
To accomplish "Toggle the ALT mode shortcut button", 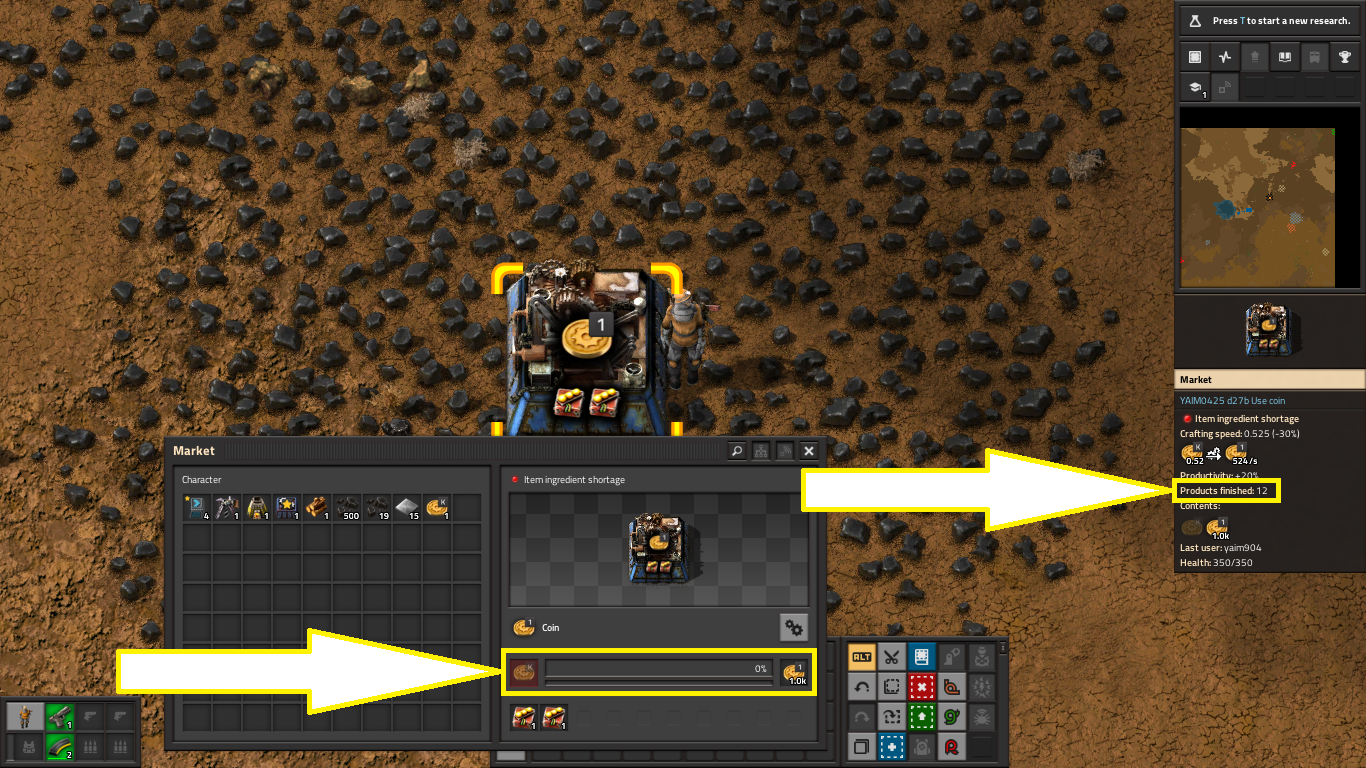I will pyautogui.click(x=861, y=657).
